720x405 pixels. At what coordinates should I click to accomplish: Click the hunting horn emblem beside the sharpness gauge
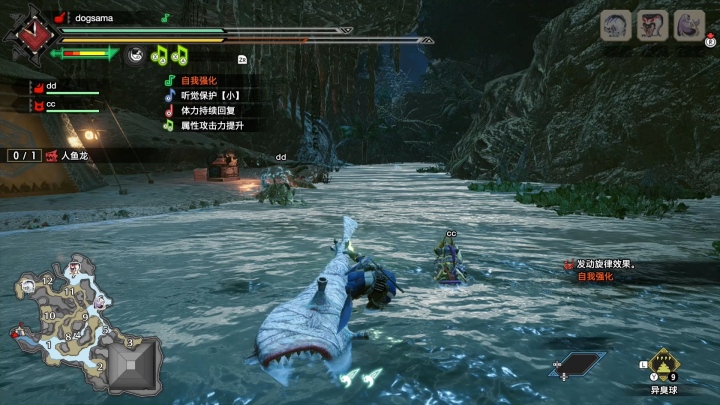pos(137,54)
